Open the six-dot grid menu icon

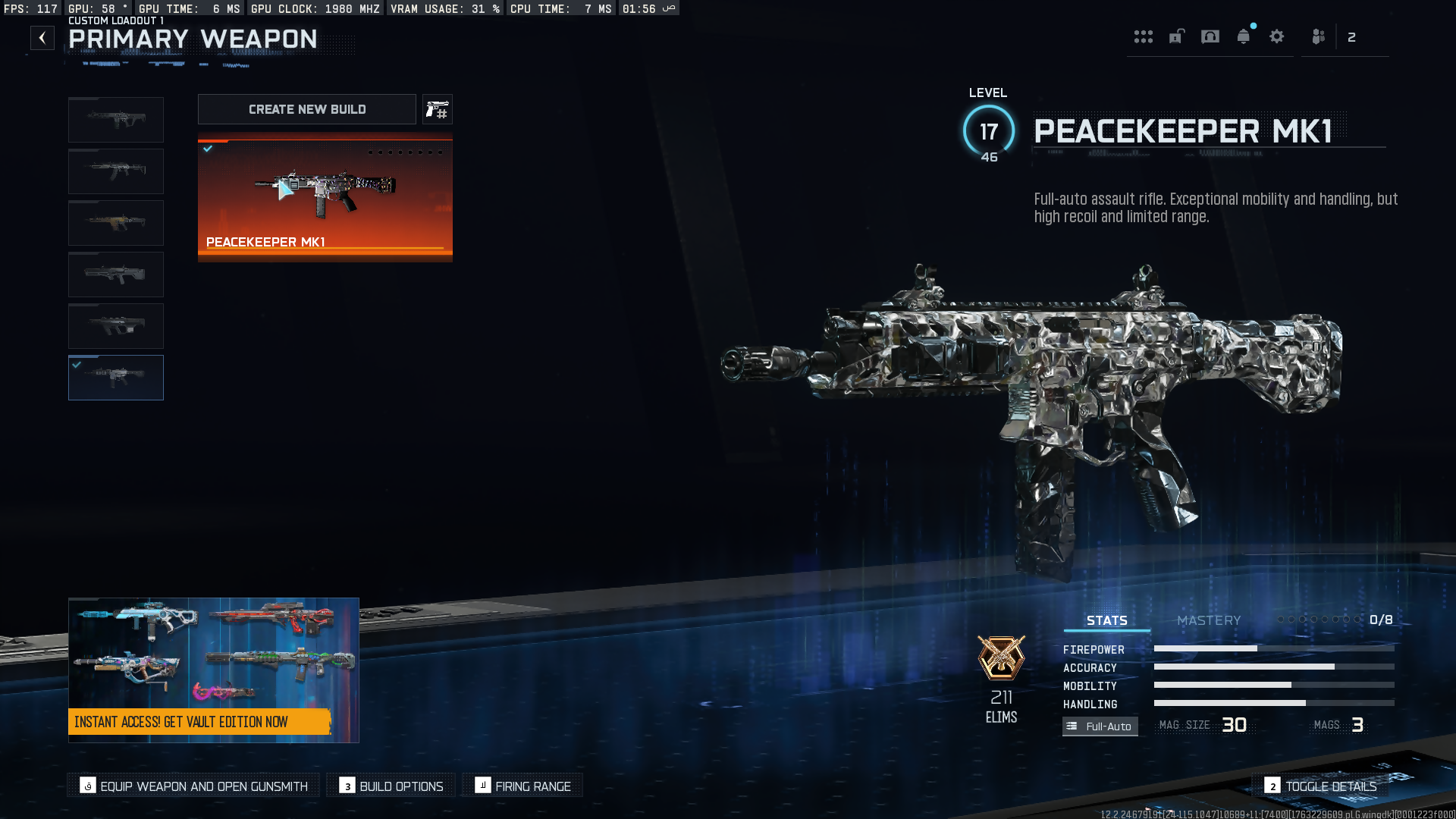click(1144, 36)
